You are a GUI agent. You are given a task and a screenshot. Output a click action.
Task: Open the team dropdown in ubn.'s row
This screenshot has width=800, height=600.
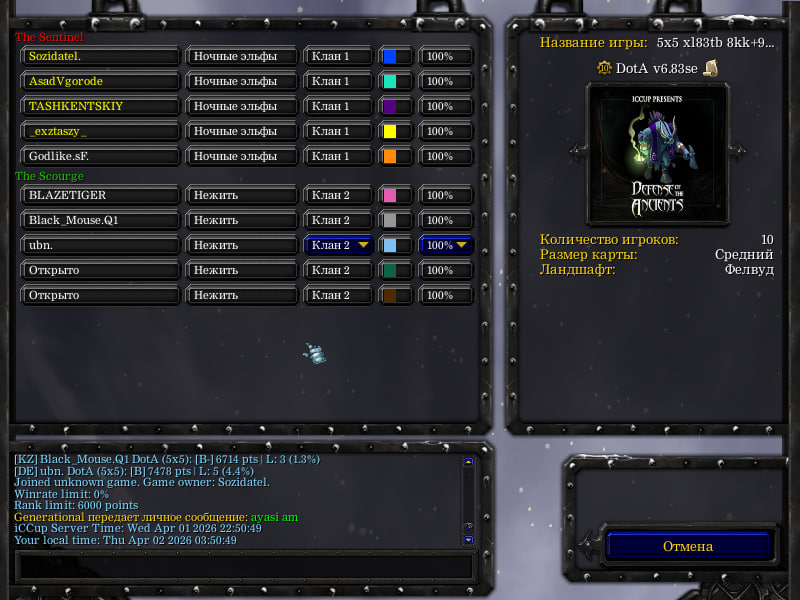click(339, 245)
